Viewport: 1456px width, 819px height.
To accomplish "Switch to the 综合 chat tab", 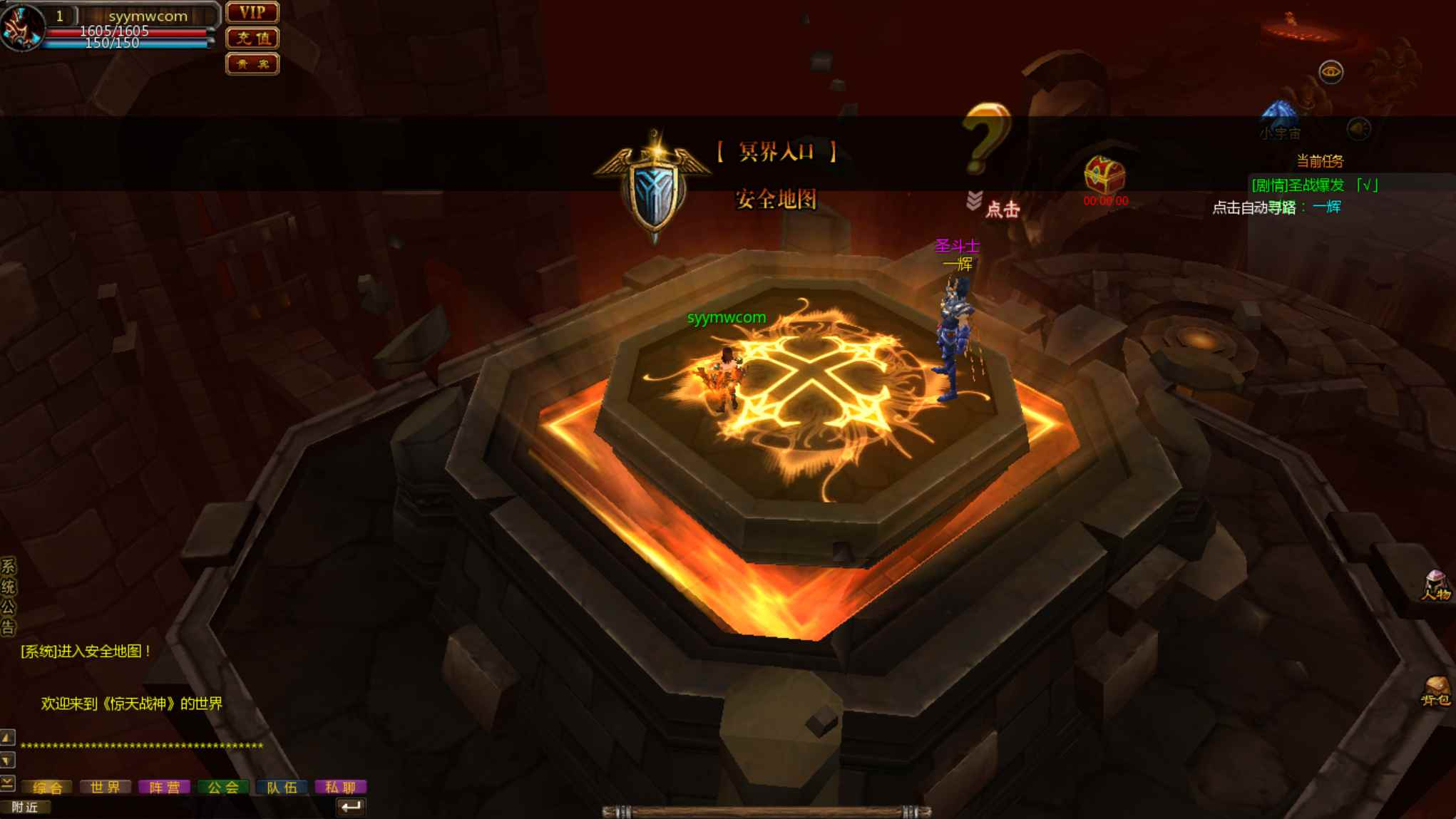I will point(48,787).
